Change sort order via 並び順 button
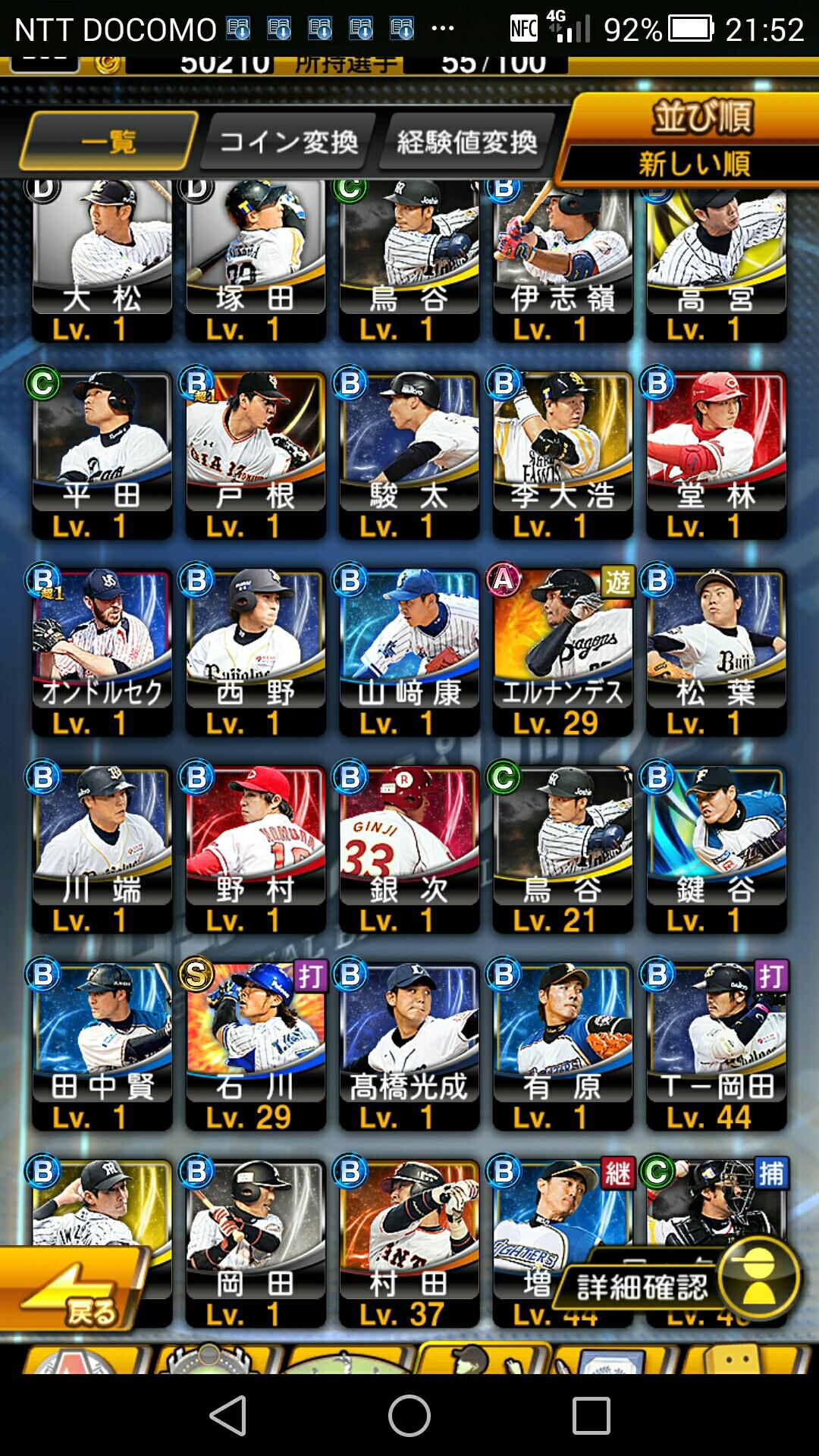Viewport: 819px width, 1456px height. pos(694,140)
